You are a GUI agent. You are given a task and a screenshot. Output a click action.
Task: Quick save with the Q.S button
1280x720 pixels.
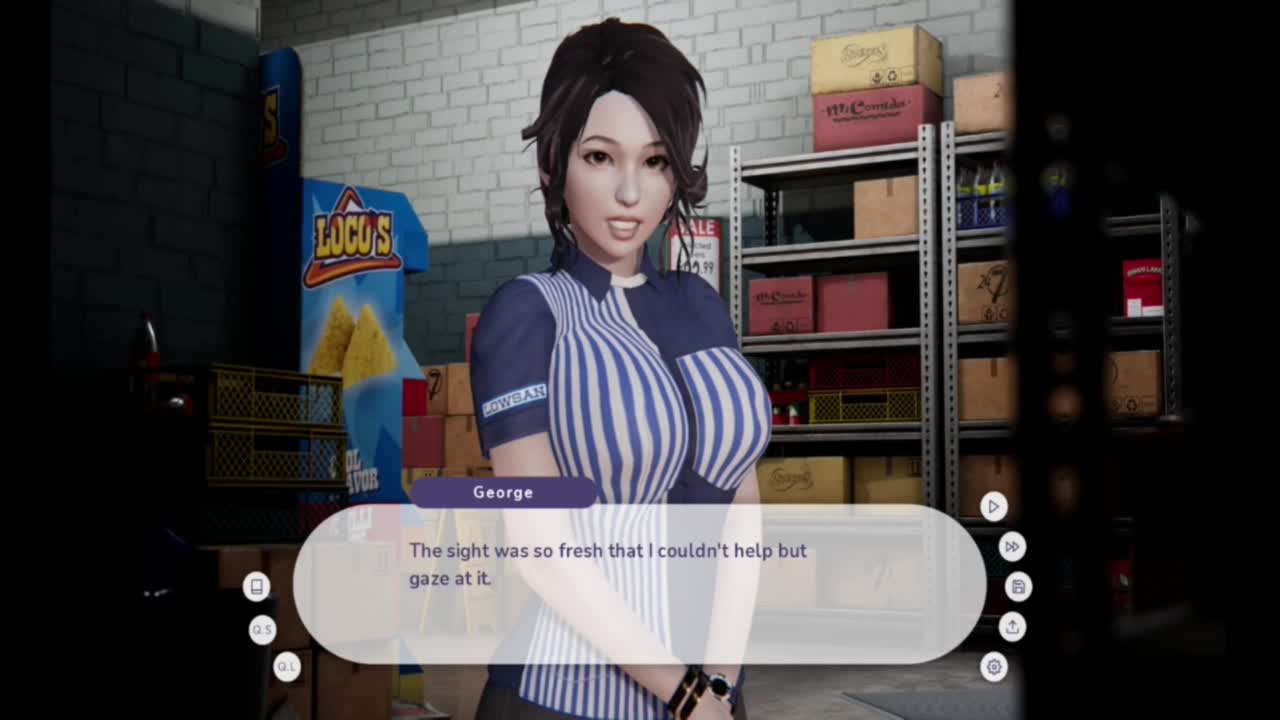(x=262, y=630)
